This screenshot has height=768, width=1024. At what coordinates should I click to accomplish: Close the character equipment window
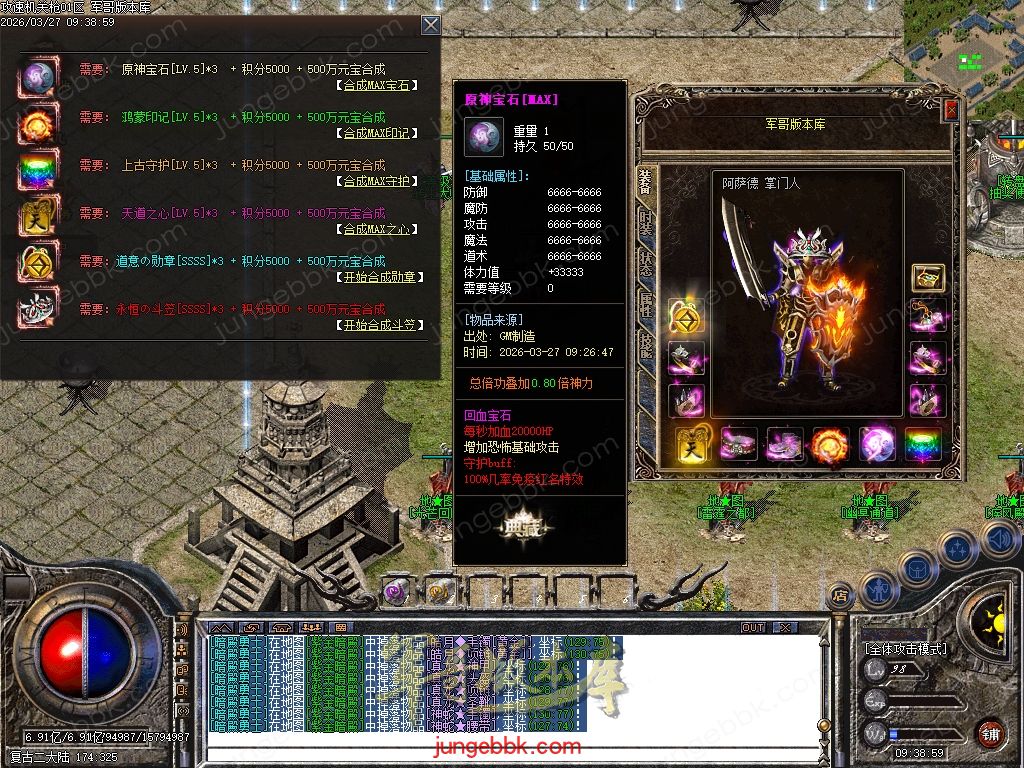951,111
